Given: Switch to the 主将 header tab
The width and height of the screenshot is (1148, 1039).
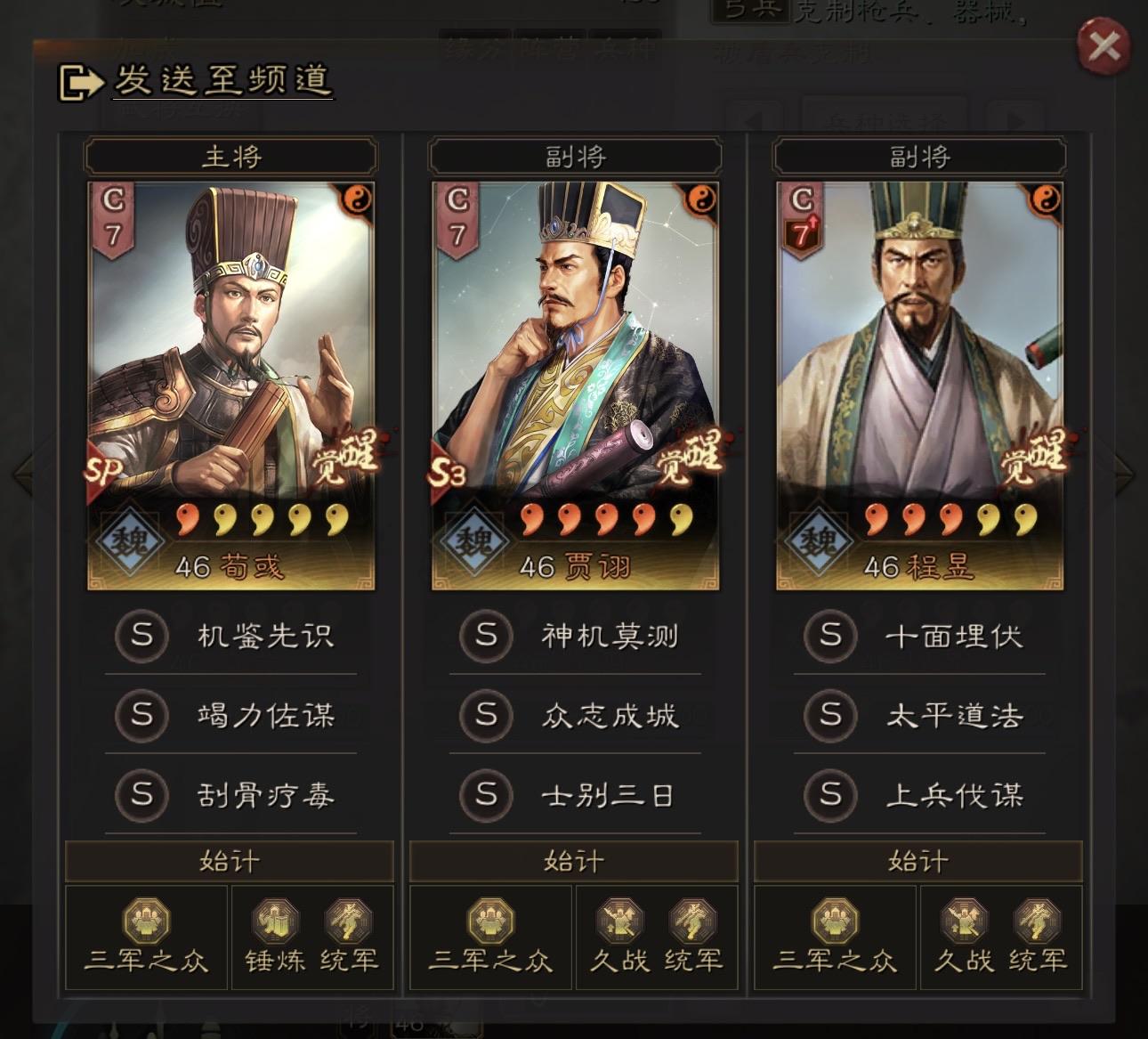Looking at the screenshot, I should pyautogui.click(x=230, y=156).
